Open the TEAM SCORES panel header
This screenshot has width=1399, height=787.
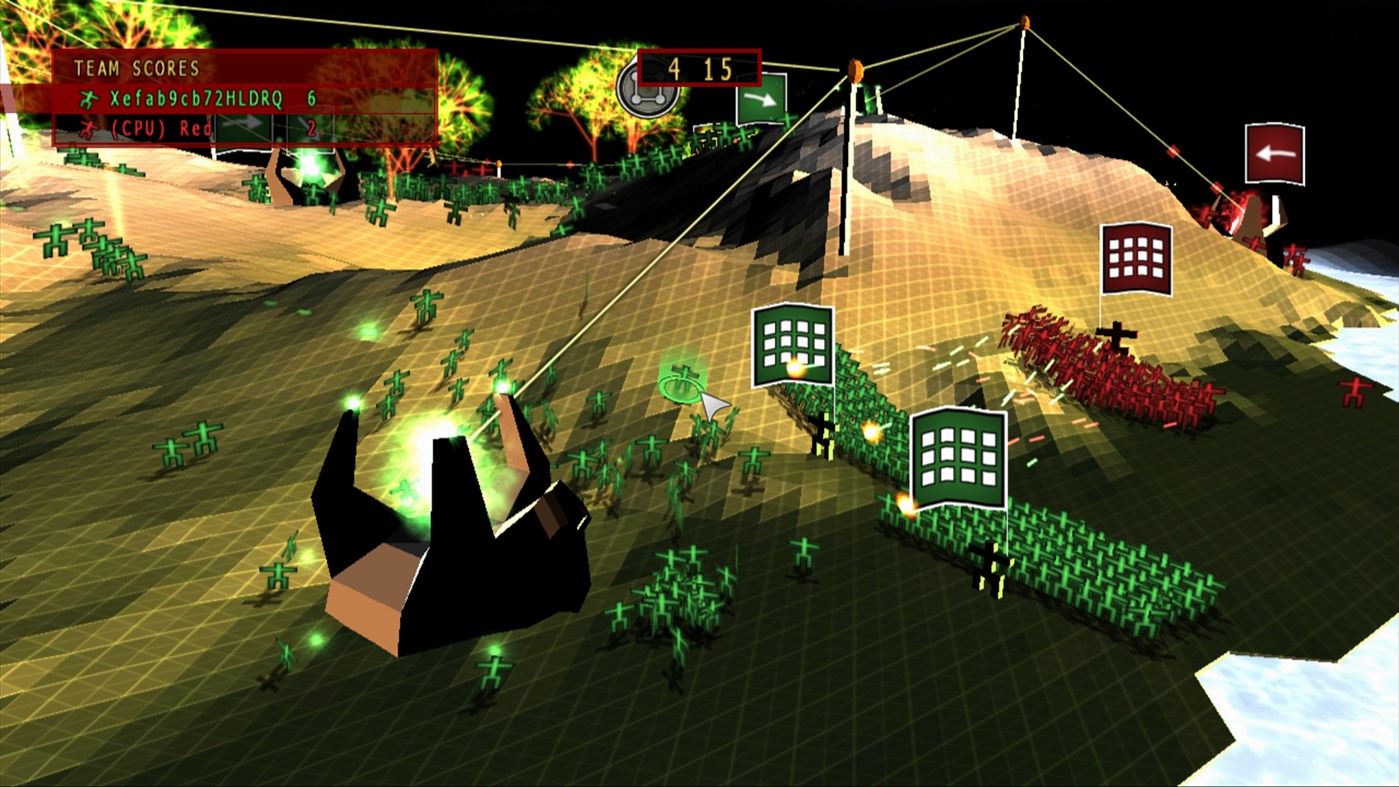coord(137,68)
